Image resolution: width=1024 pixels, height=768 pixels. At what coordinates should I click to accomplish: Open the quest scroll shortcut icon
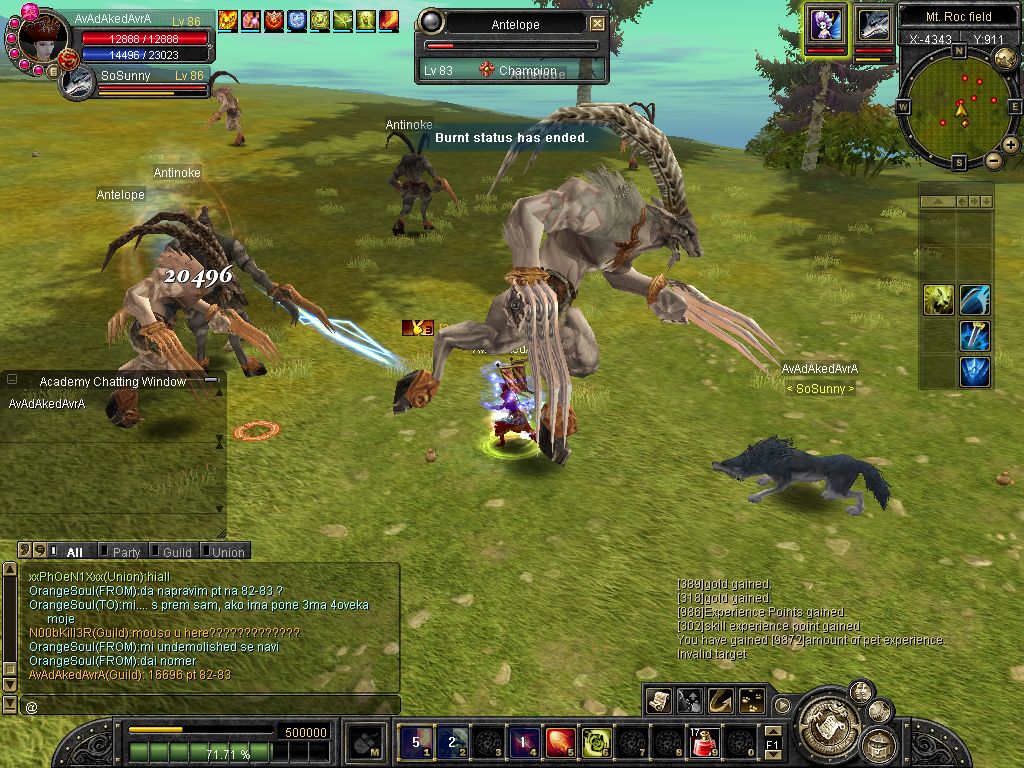pos(658,700)
